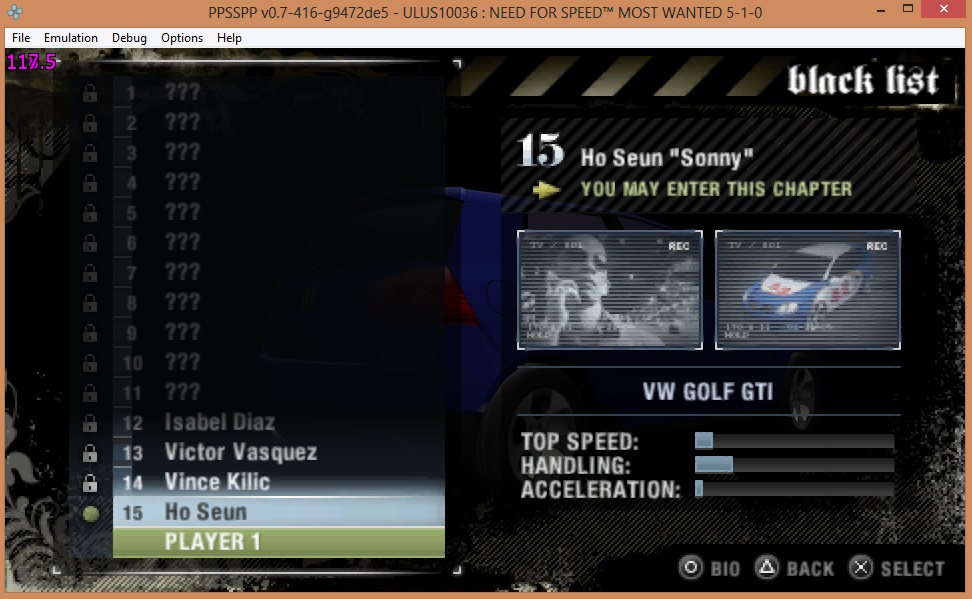Open the Emulation menu
Screen dimensions: 972x599
point(70,38)
